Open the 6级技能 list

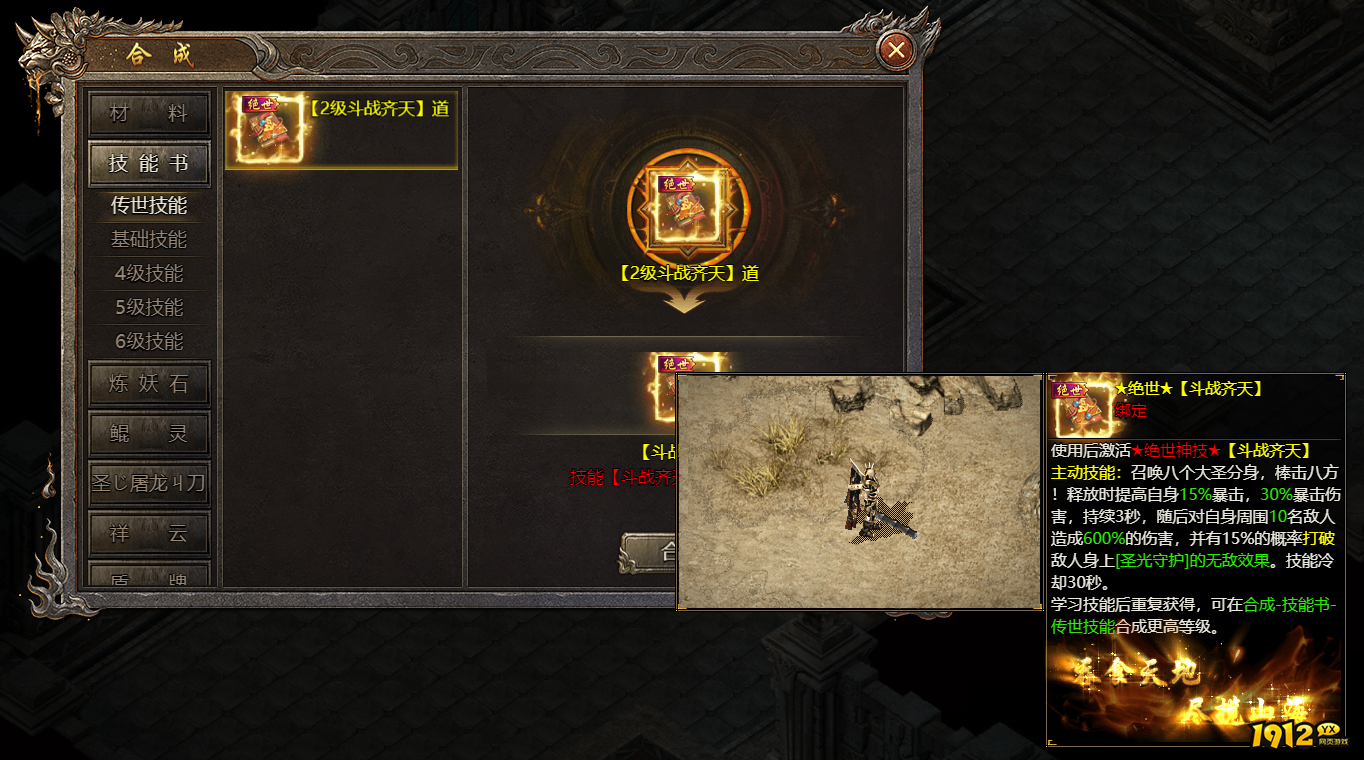tap(149, 342)
